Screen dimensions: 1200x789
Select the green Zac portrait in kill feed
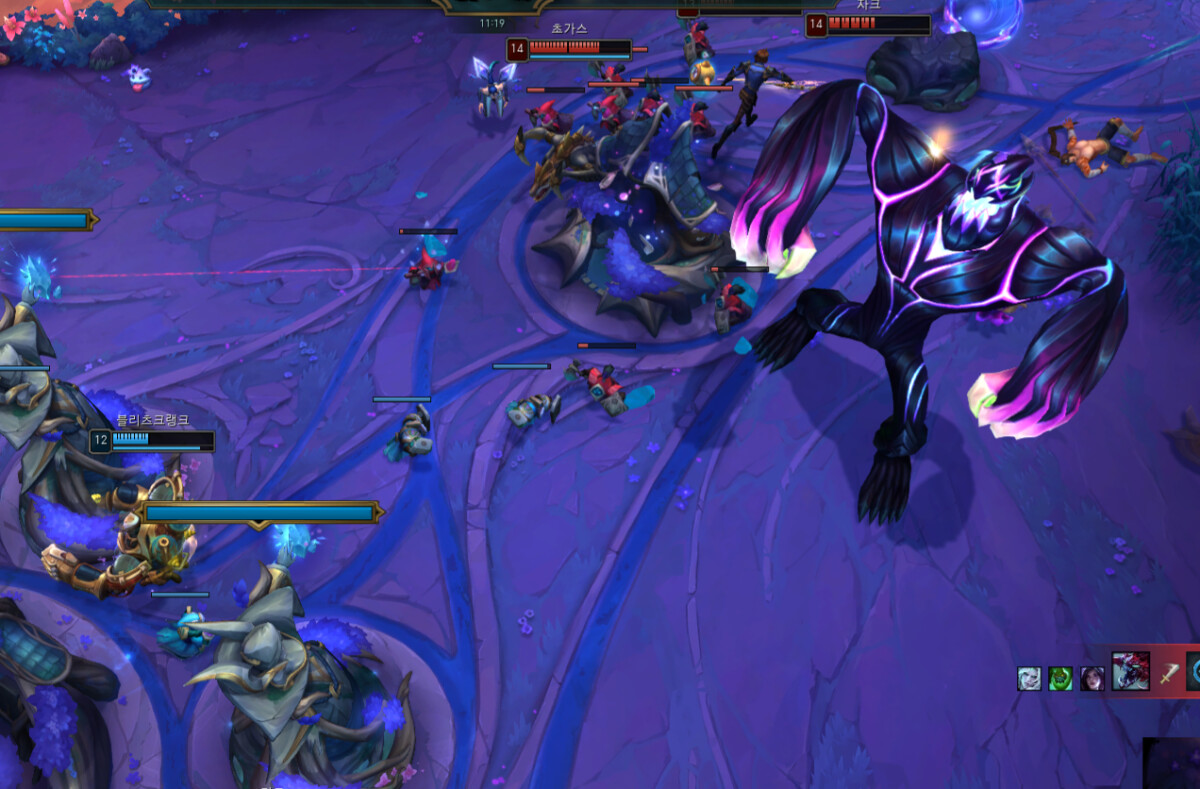pyautogui.click(x=1060, y=678)
